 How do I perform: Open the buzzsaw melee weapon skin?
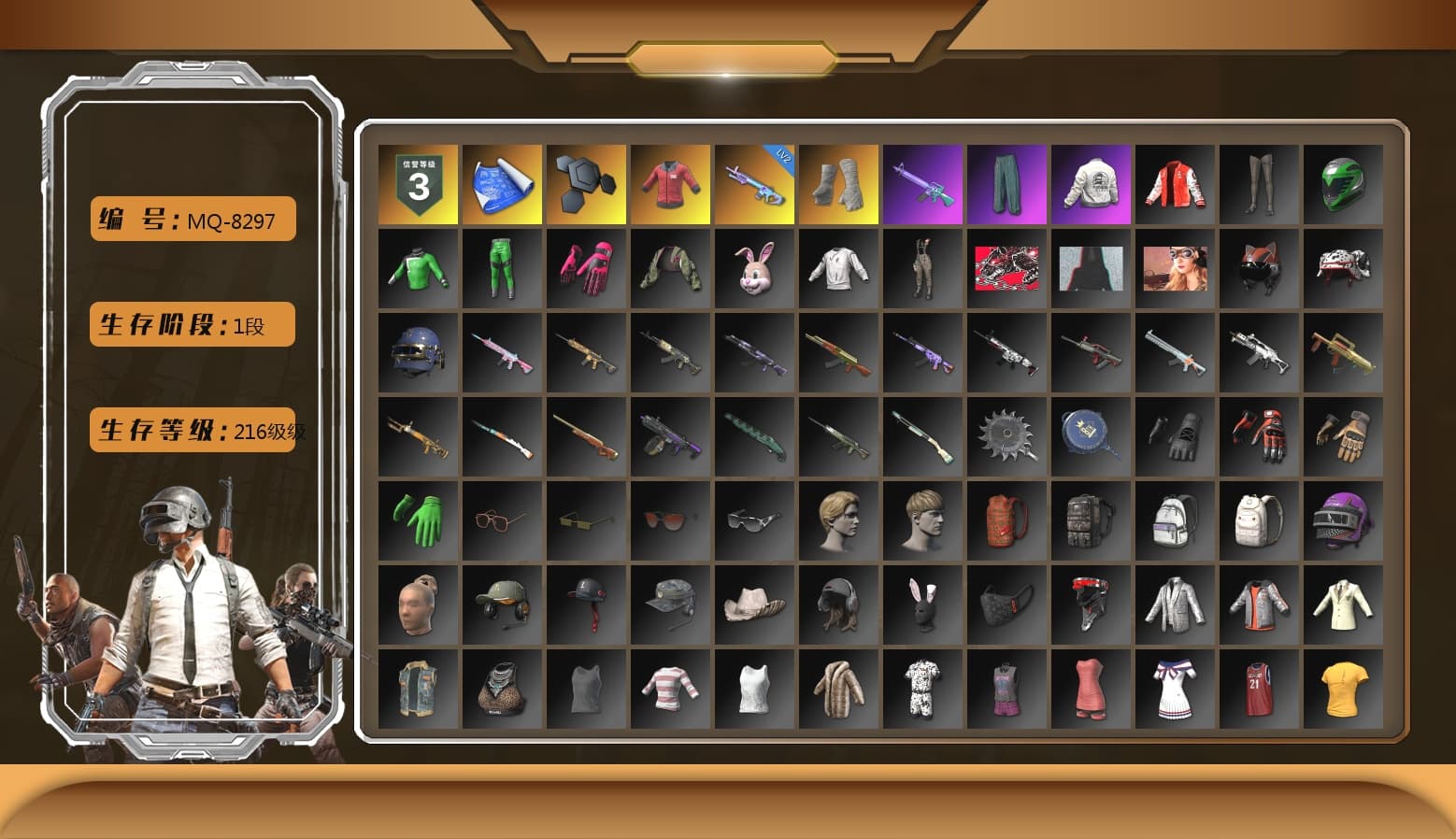(1006, 436)
